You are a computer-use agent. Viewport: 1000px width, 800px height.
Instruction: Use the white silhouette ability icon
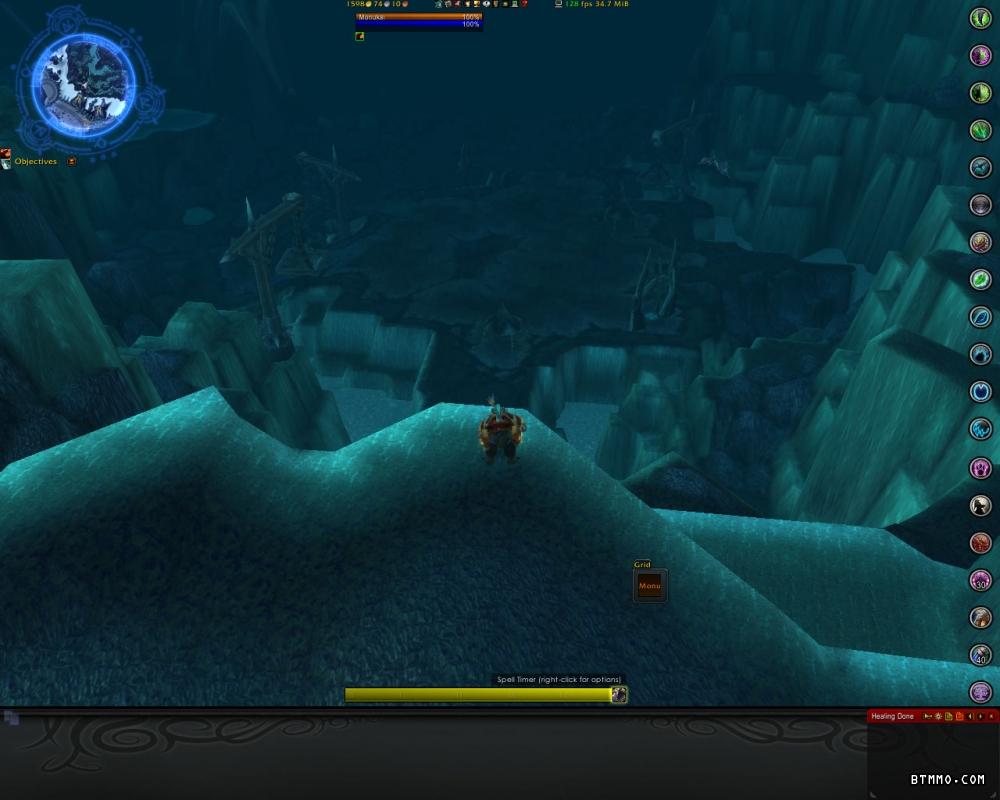click(x=981, y=506)
